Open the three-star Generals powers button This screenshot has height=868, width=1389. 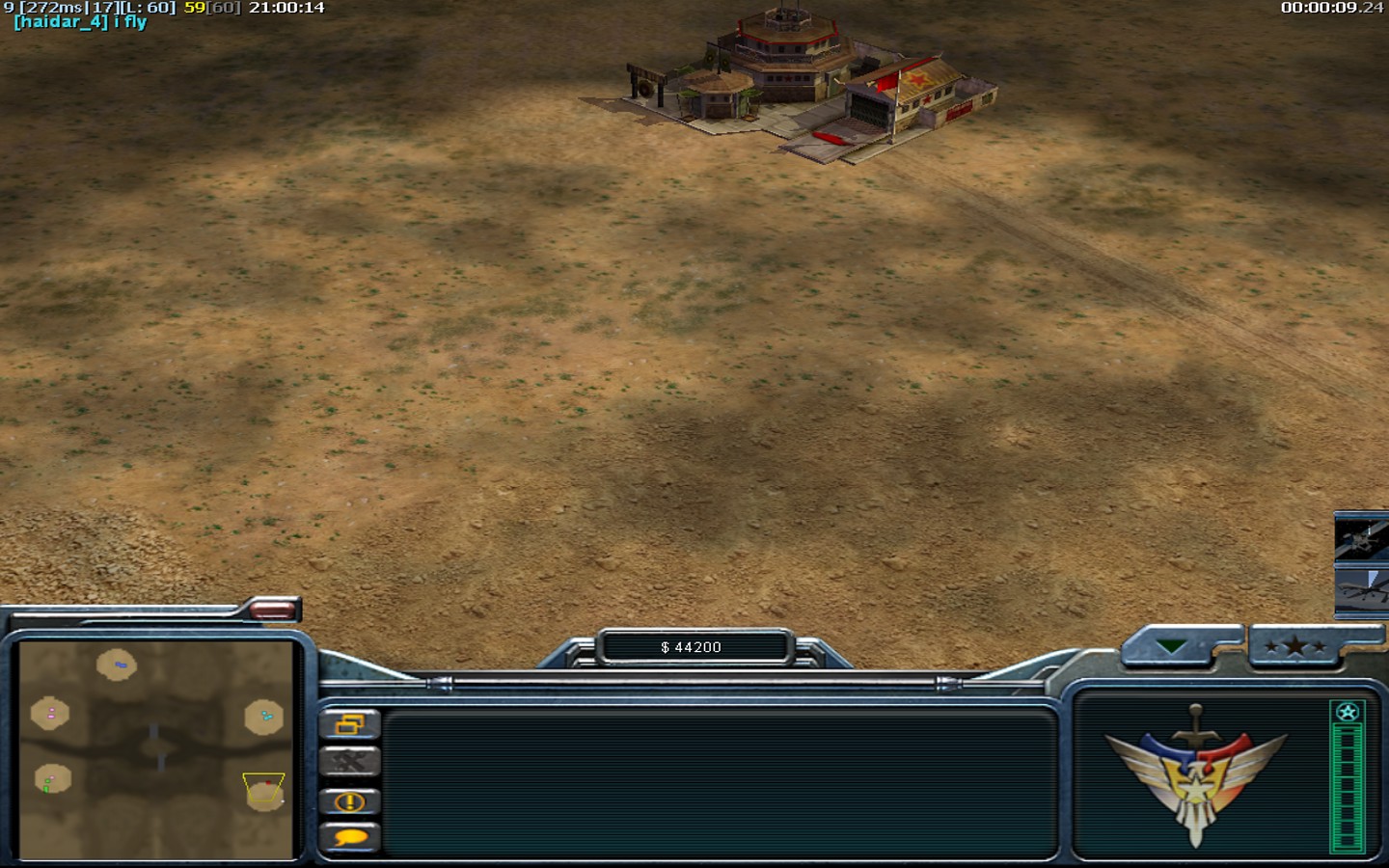1294,646
